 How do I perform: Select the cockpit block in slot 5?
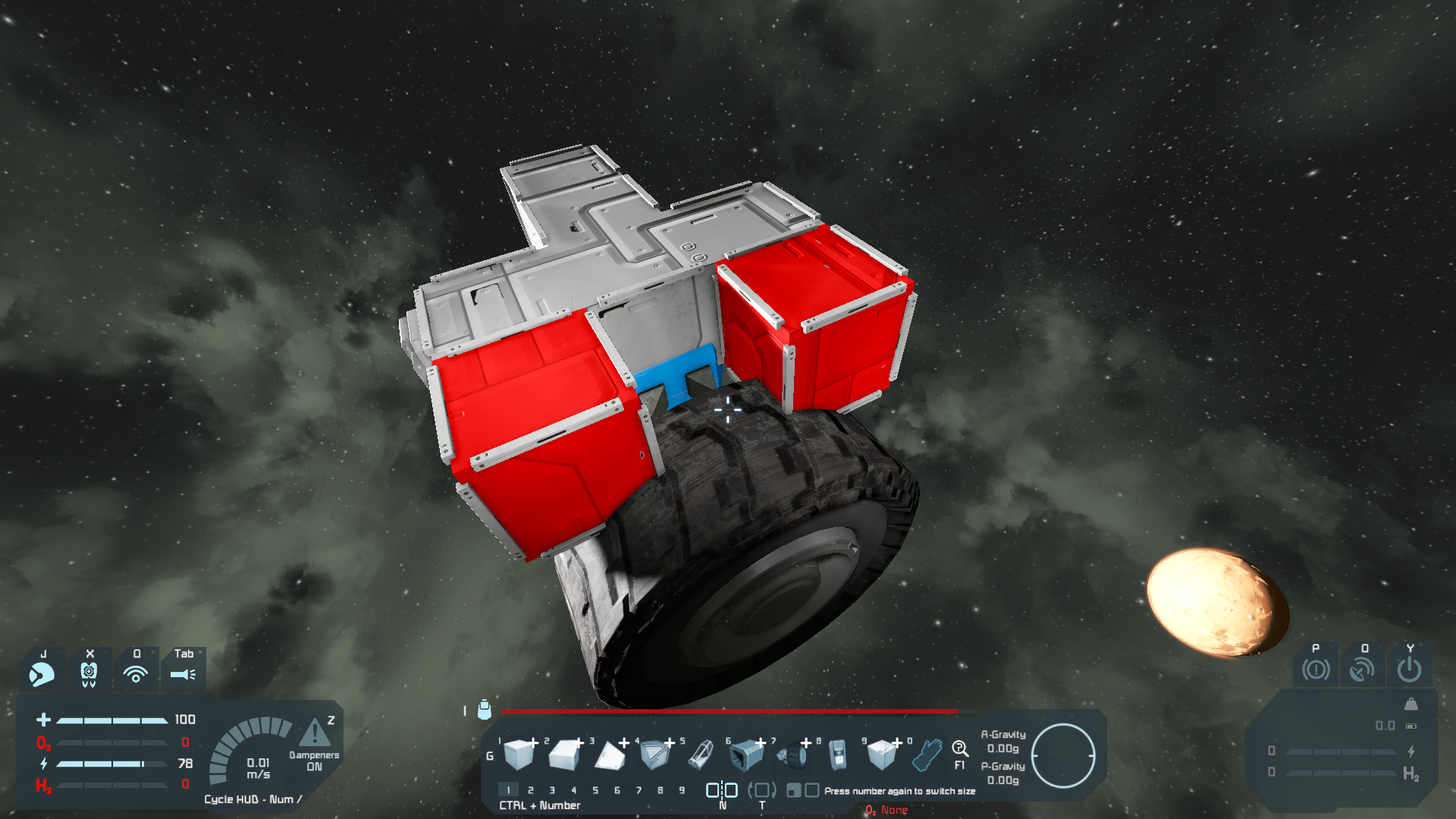(x=701, y=754)
